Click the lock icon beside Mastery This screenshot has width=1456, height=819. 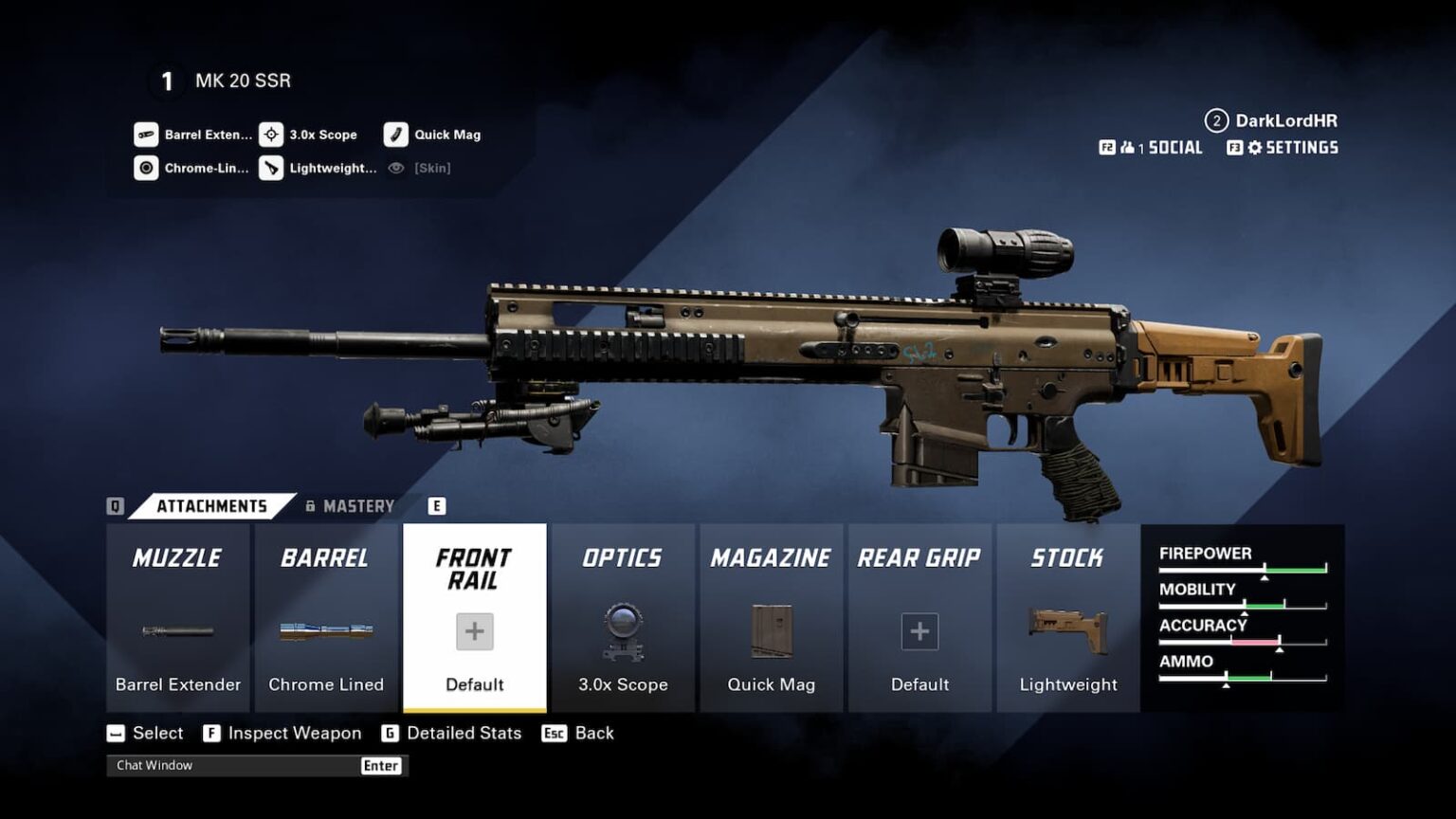[309, 505]
